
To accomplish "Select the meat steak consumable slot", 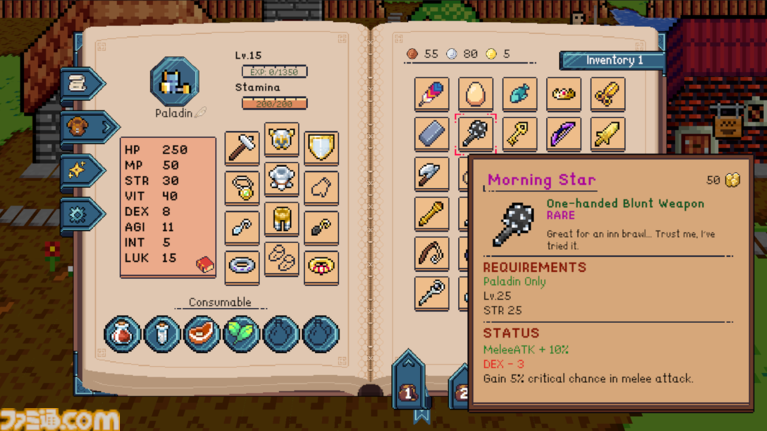I will click(202, 334).
